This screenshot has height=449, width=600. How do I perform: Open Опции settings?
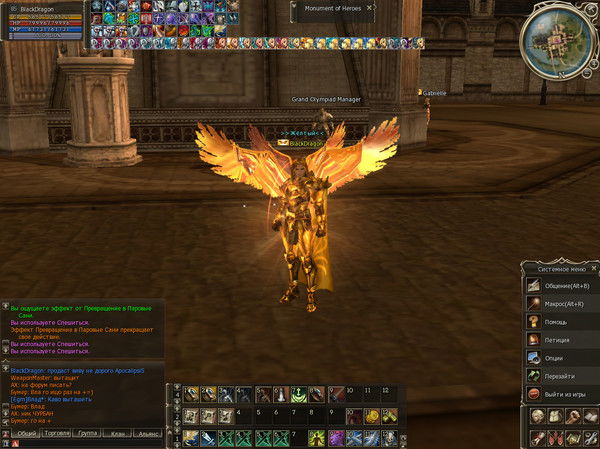point(553,358)
